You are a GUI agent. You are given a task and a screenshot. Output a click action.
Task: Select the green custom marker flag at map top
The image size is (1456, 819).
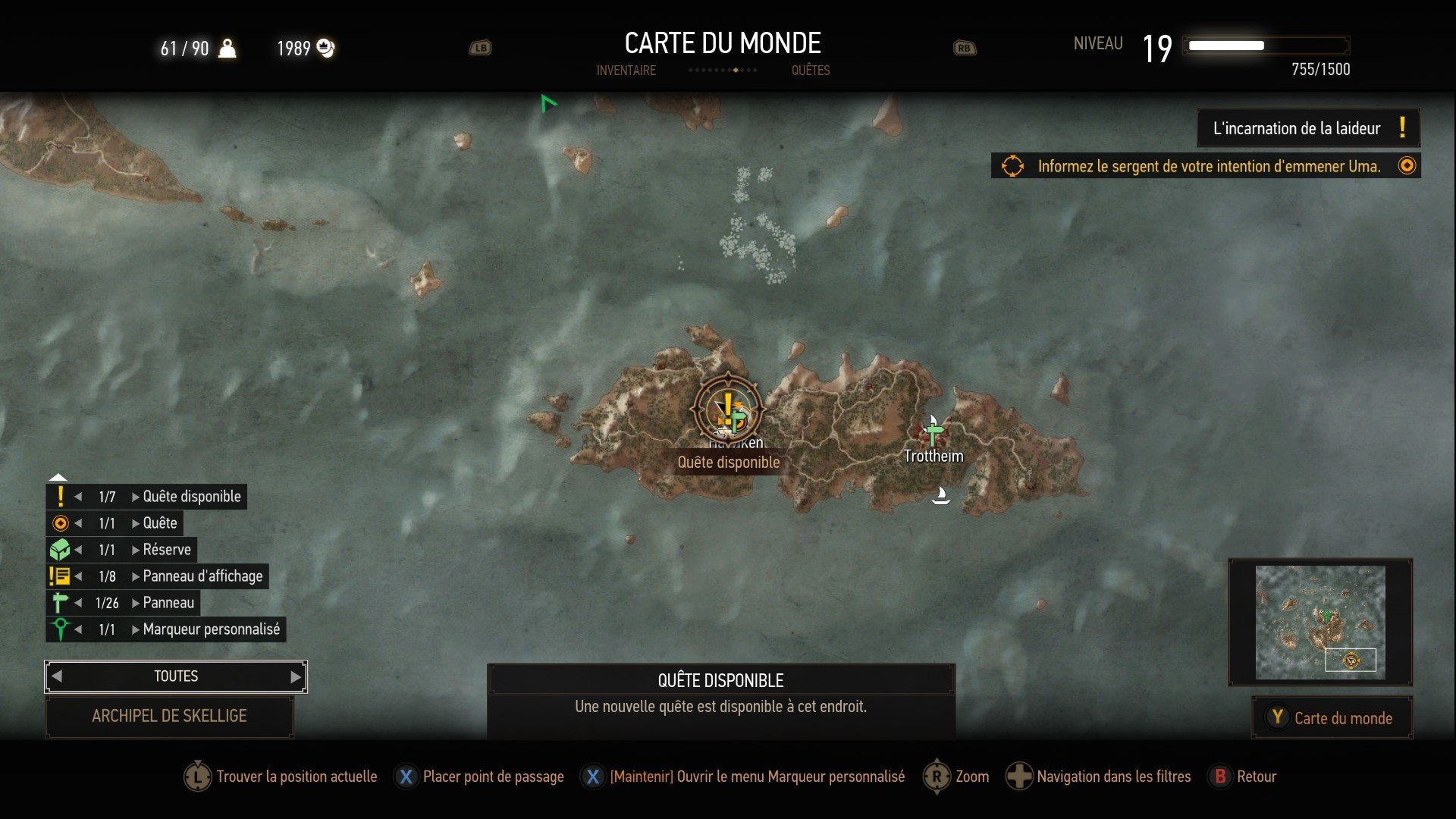coord(548,102)
